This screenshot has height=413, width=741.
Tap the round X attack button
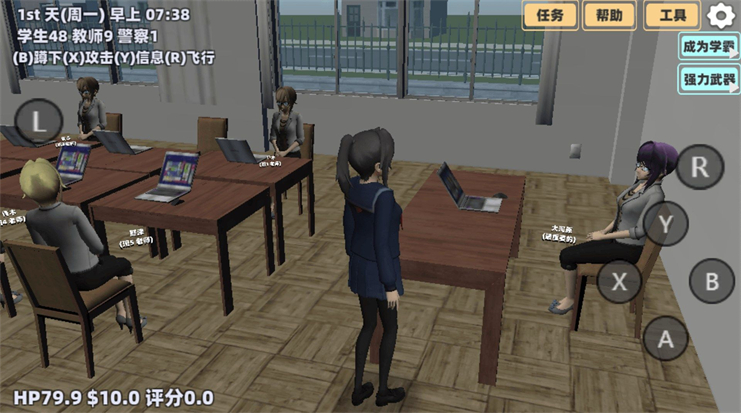(620, 282)
